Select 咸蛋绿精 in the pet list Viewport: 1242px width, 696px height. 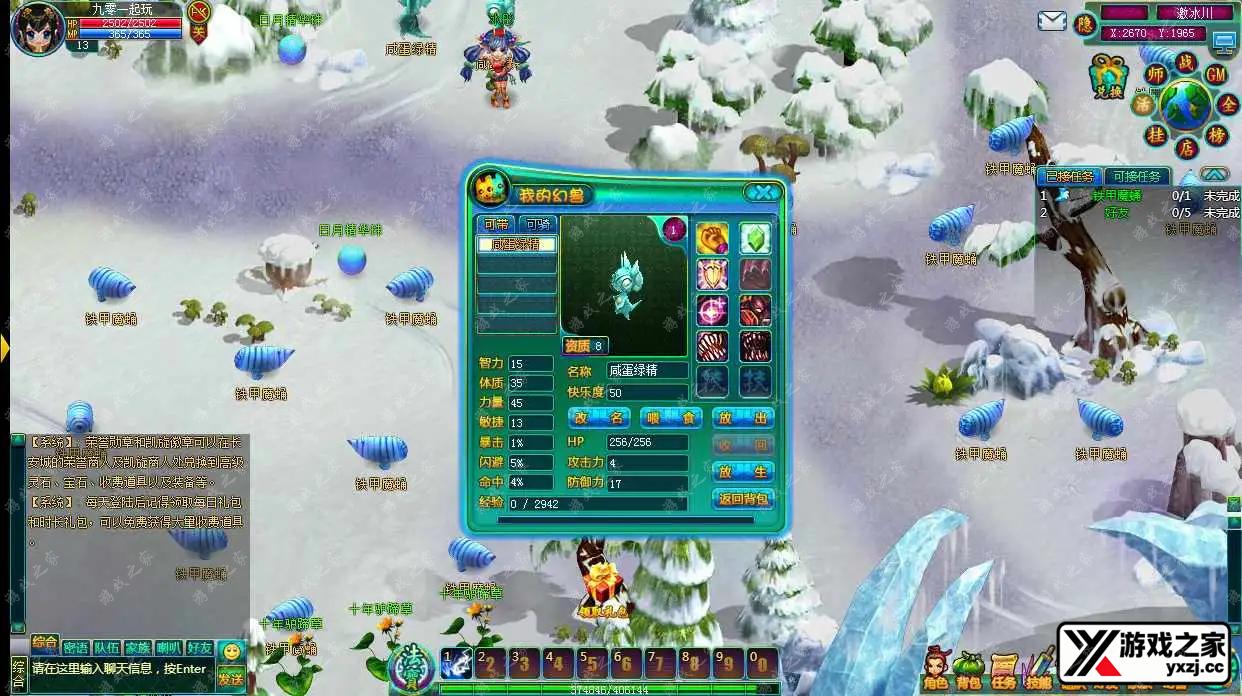(516, 244)
